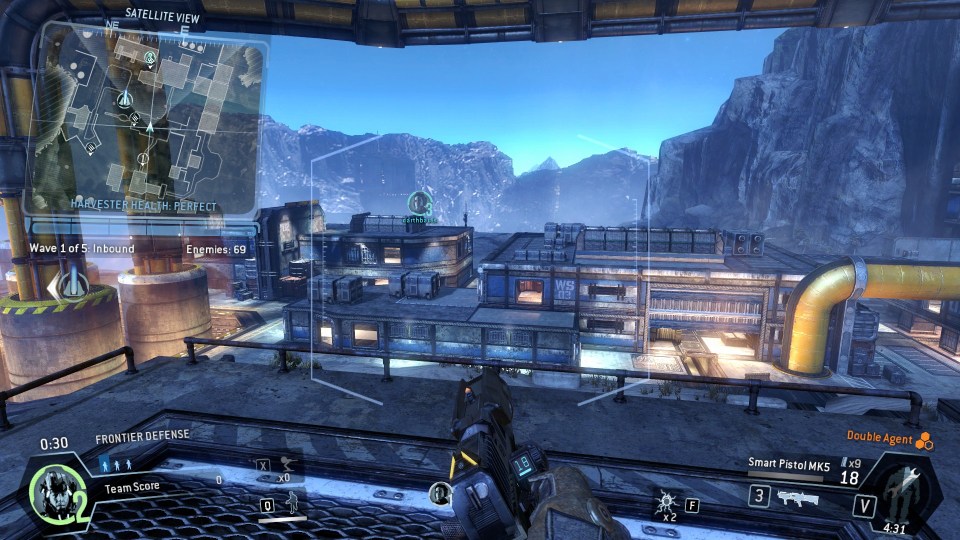The height and width of the screenshot is (540, 960).
Task: Activate the pilot cloak ability icon
Action: click(x=293, y=504)
